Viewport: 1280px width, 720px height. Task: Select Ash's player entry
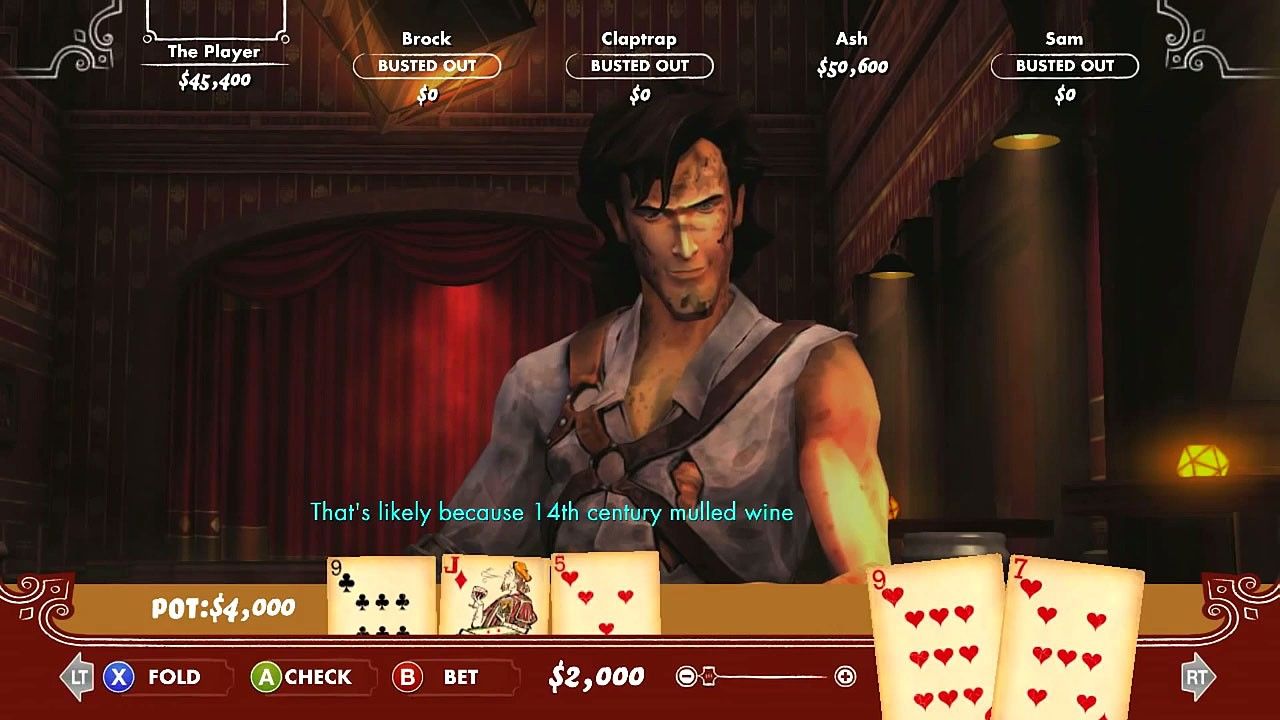pyautogui.click(x=852, y=54)
